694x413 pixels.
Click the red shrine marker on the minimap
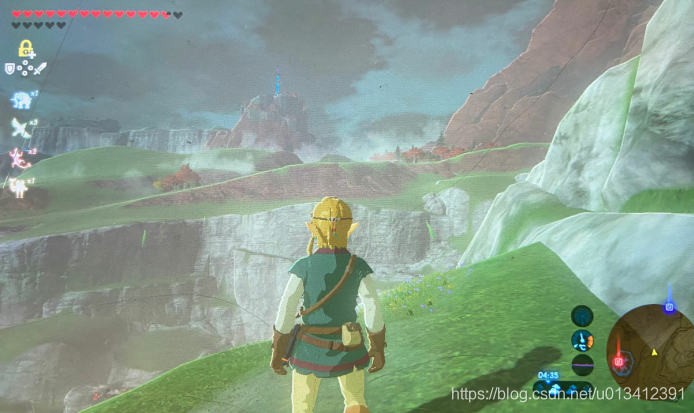pyautogui.click(x=620, y=360)
